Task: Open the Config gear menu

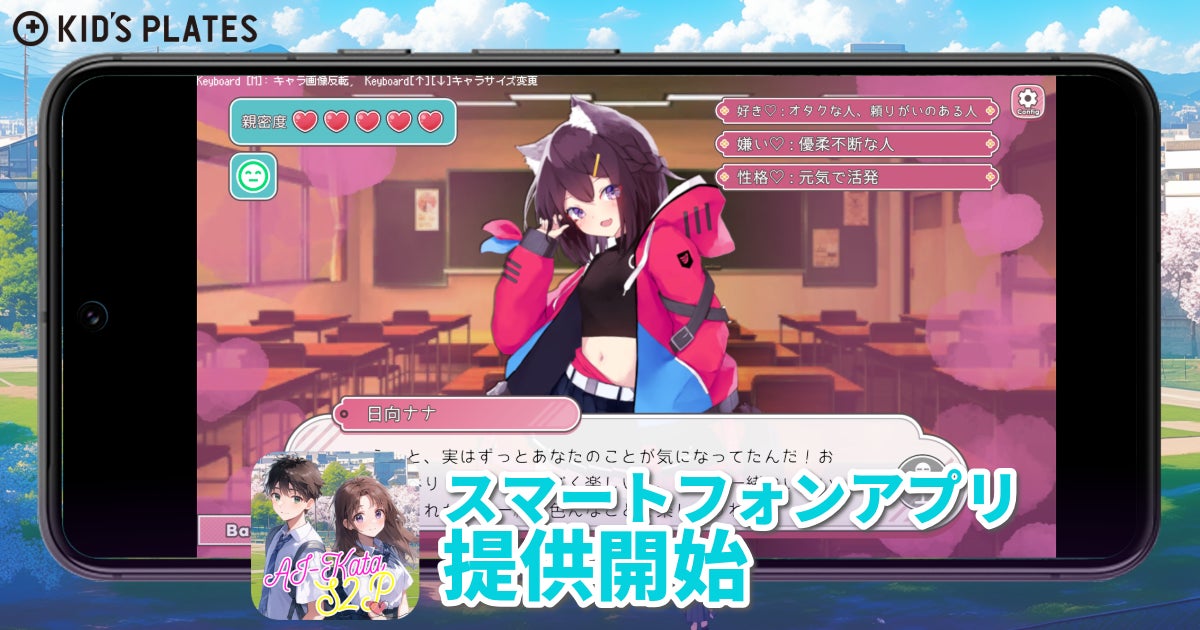Action: pyautogui.click(x=1029, y=102)
